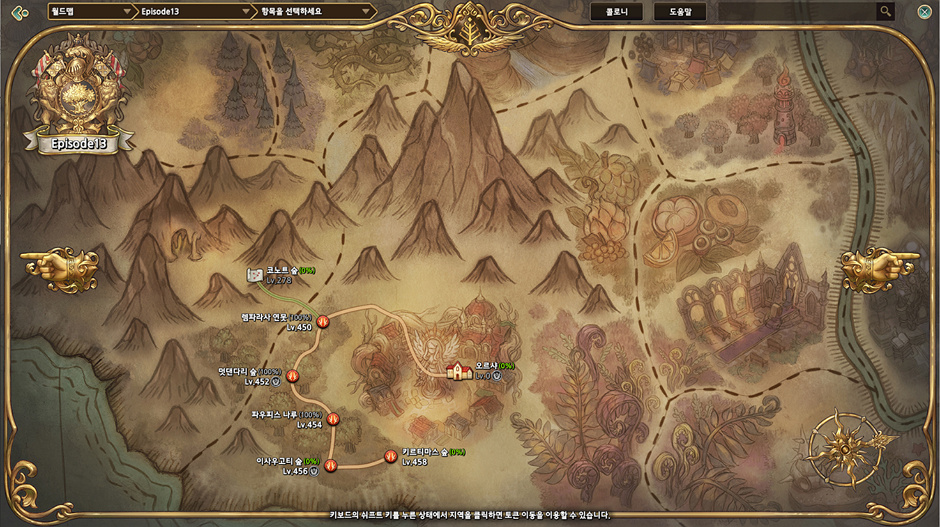Select the 이사우고티 숲 zone node
This screenshot has width=940, height=527.
click(x=330, y=463)
